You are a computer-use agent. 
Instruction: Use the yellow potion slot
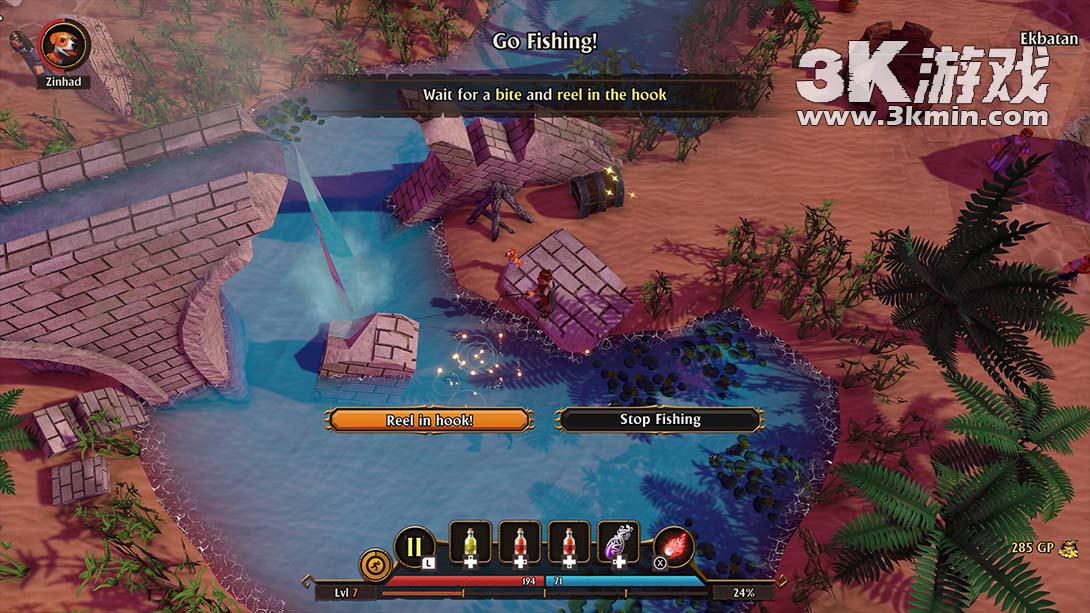(470, 545)
